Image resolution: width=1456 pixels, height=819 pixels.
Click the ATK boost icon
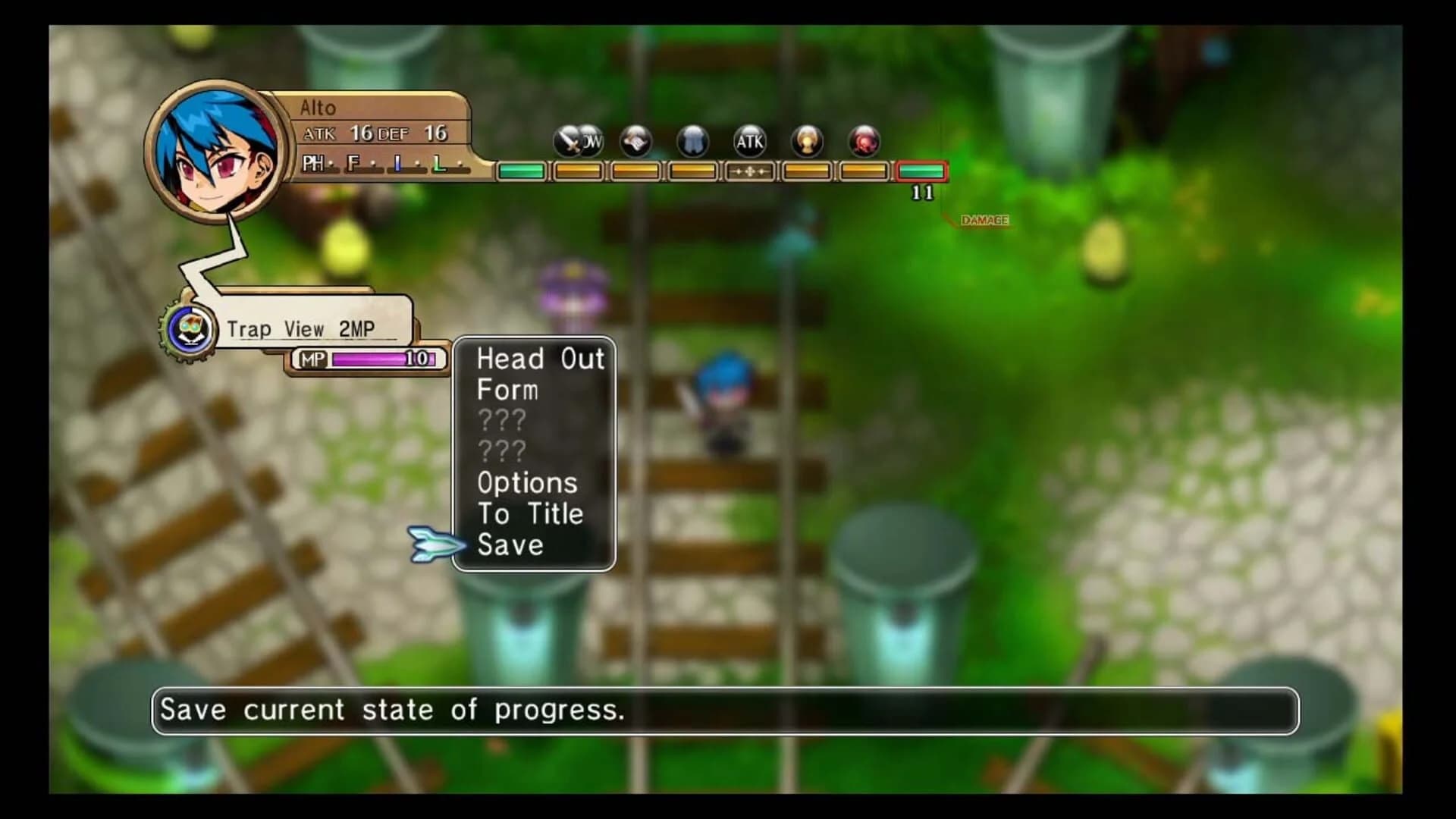click(x=749, y=140)
